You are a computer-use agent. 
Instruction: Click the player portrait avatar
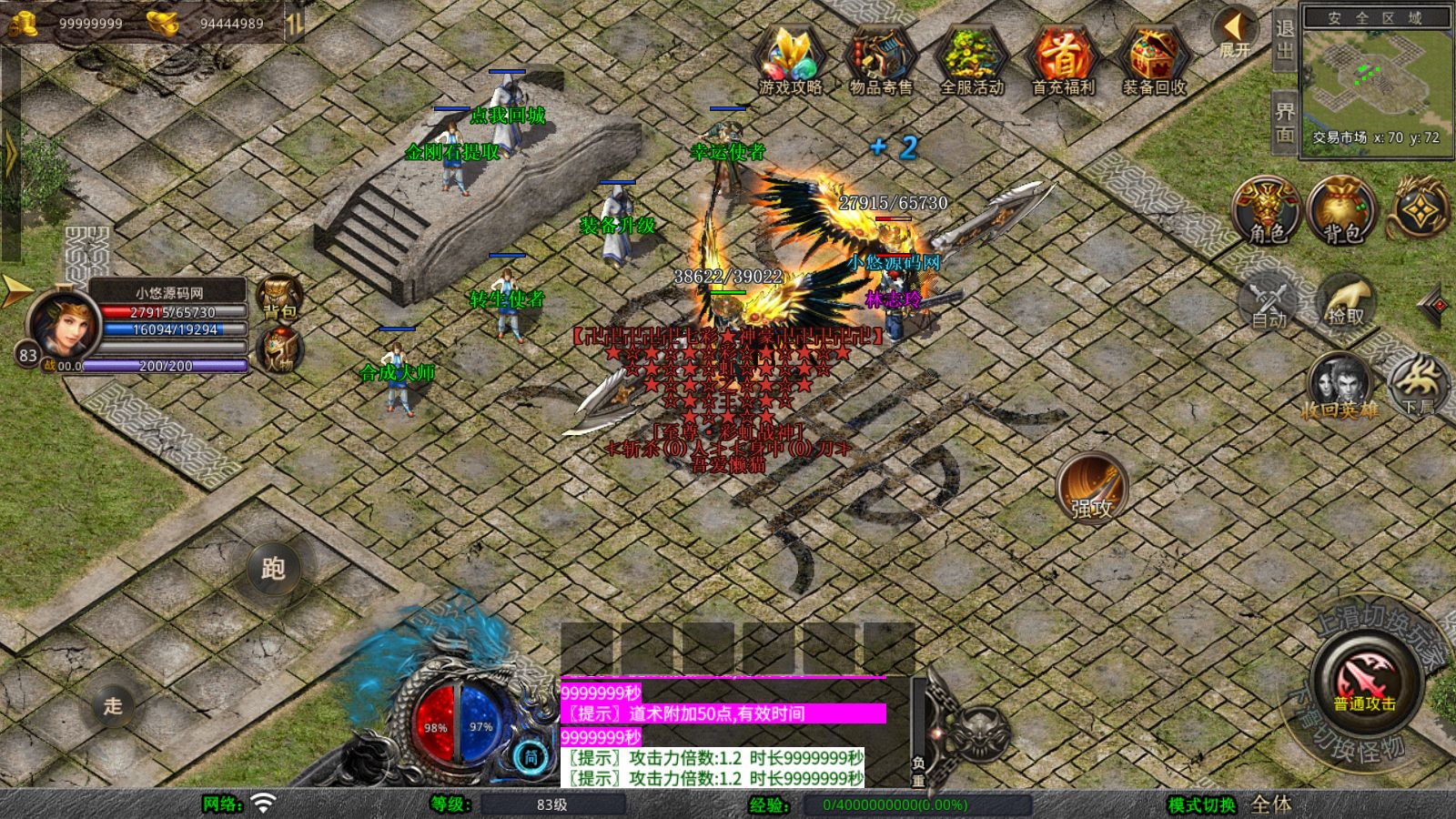(64, 325)
